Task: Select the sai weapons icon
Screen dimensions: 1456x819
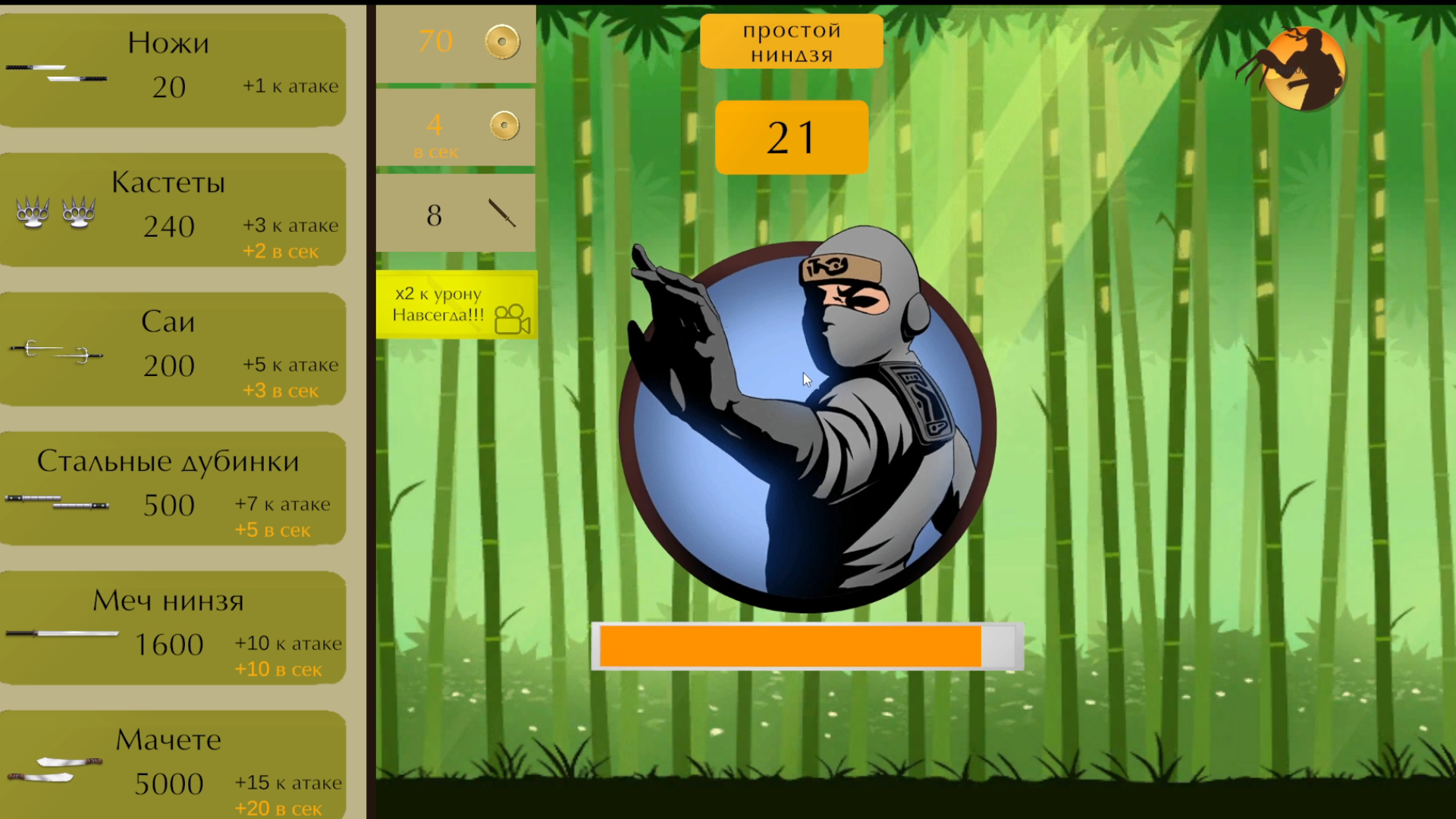Action: coord(57,350)
